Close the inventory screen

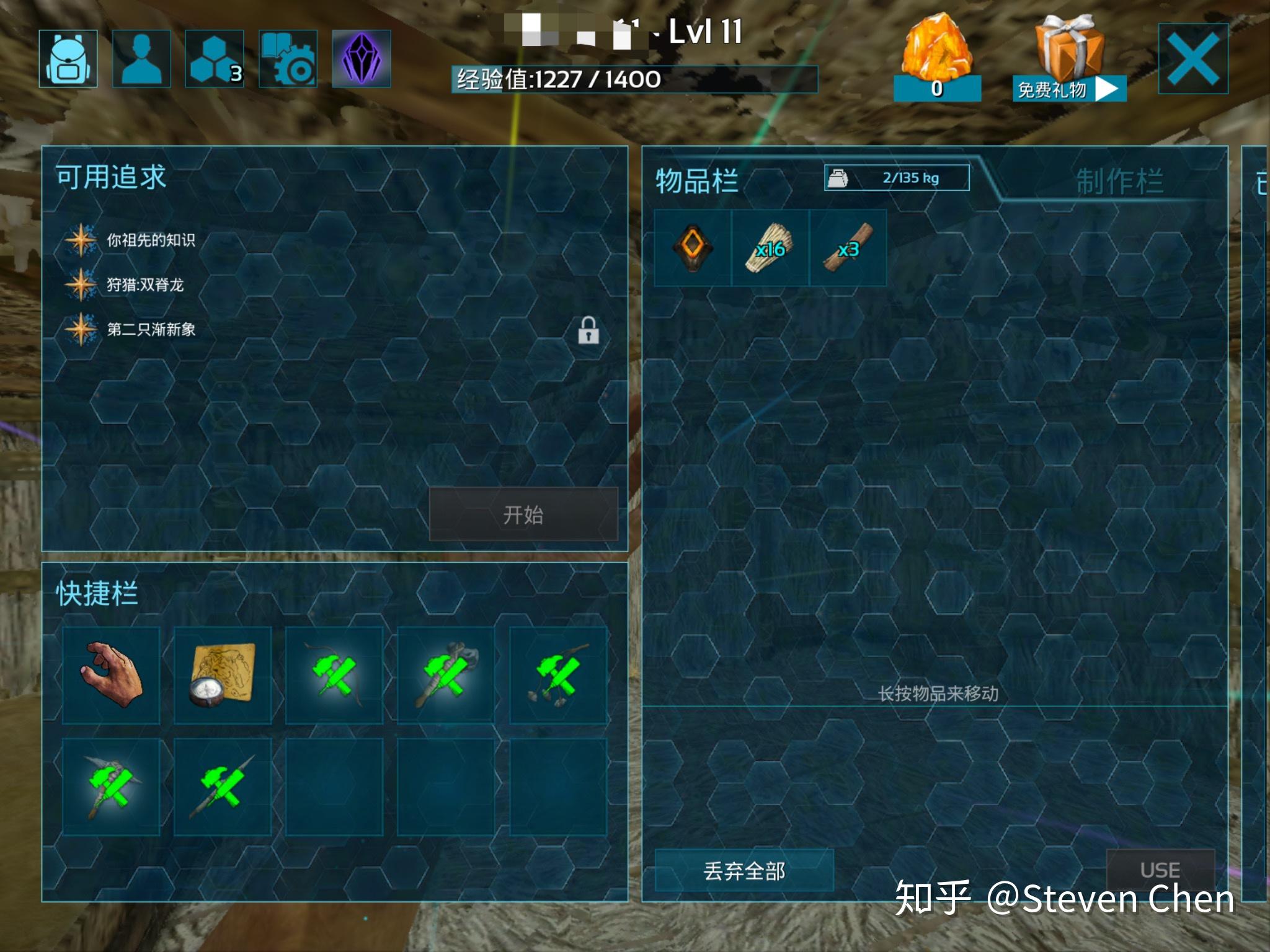click(1193, 59)
